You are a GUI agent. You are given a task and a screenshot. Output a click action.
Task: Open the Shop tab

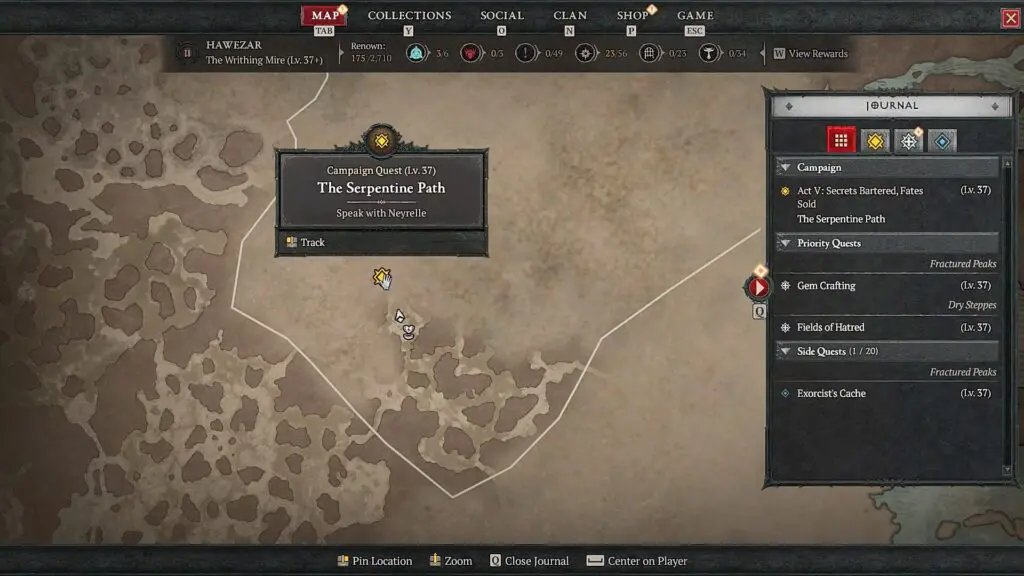coord(632,16)
